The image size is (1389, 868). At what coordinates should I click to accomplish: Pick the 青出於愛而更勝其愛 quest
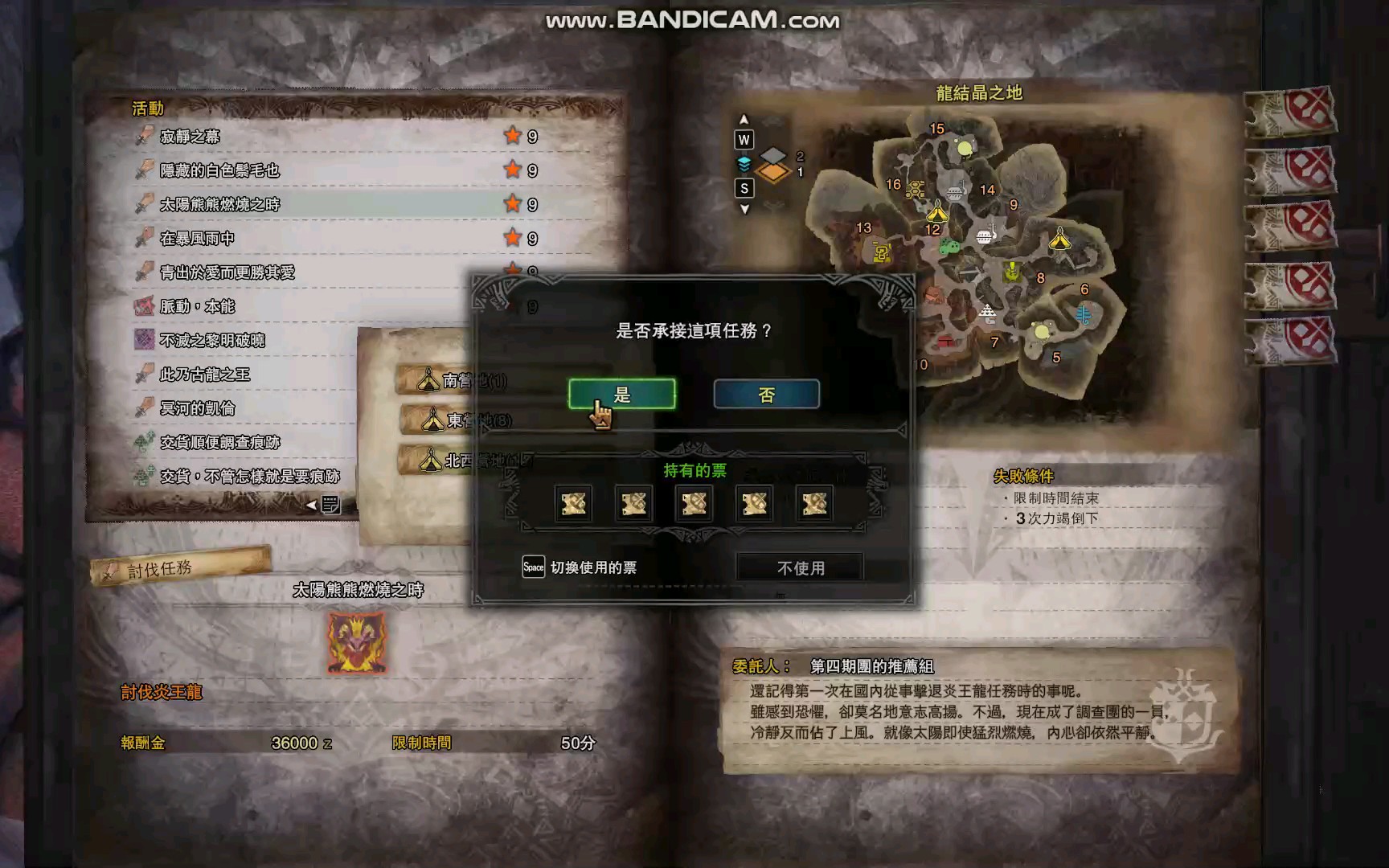(x=227, y=272)
